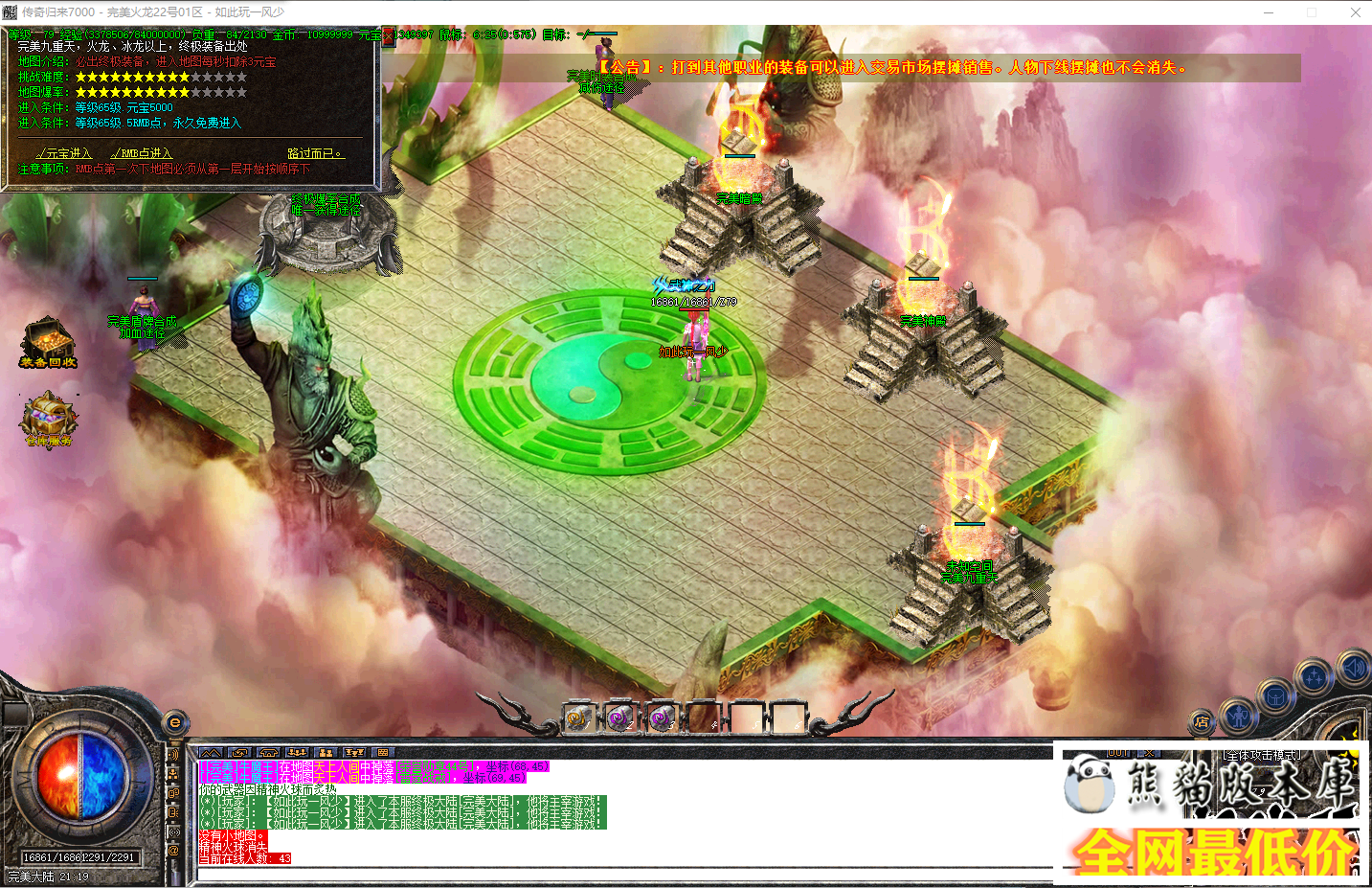The height and width of the screenshot is (888, 1372).
Task: Click the 路过而已 link
Action: pos(316,151)
